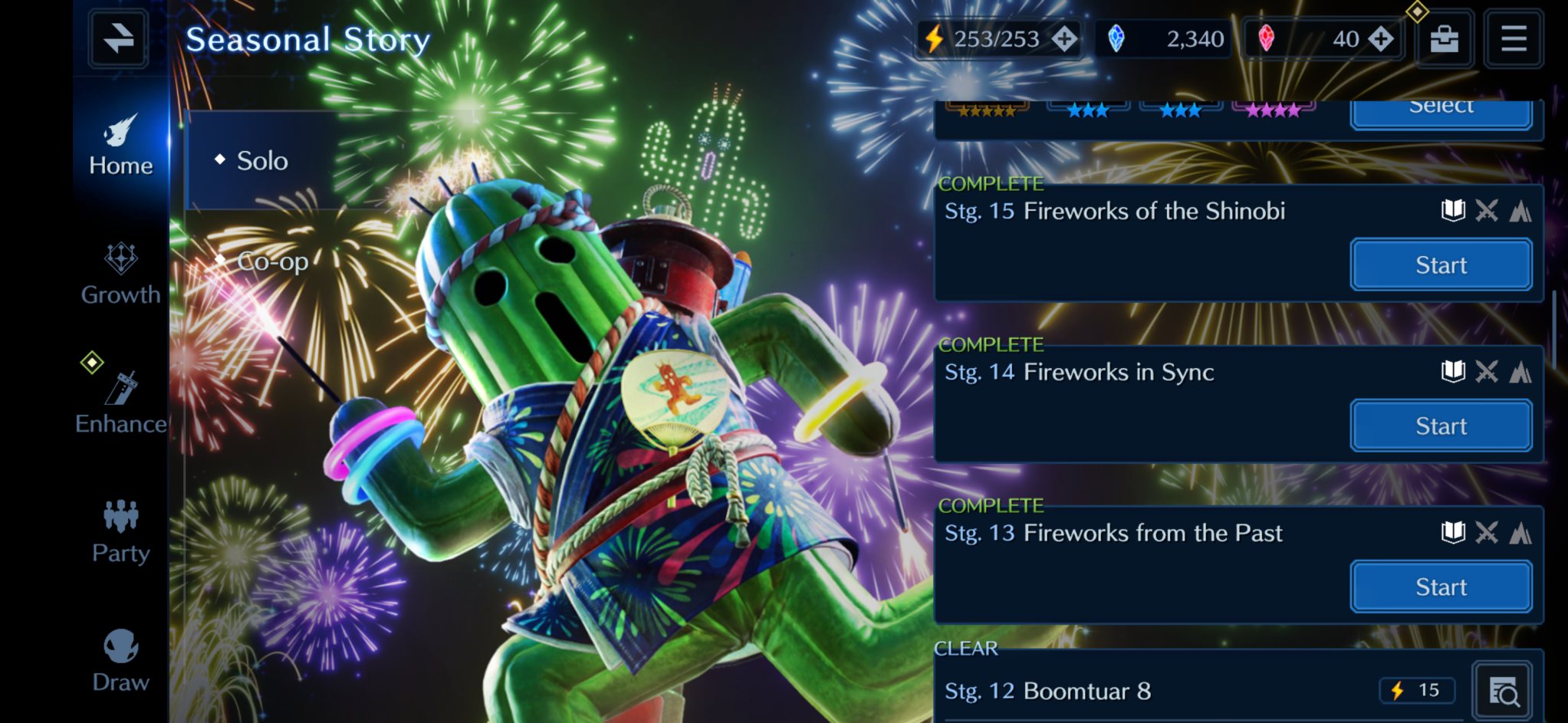Image resolution: width=1568 pixels, height=723 pixels.
Task: Open the Home menu
Action: point(120,145)
